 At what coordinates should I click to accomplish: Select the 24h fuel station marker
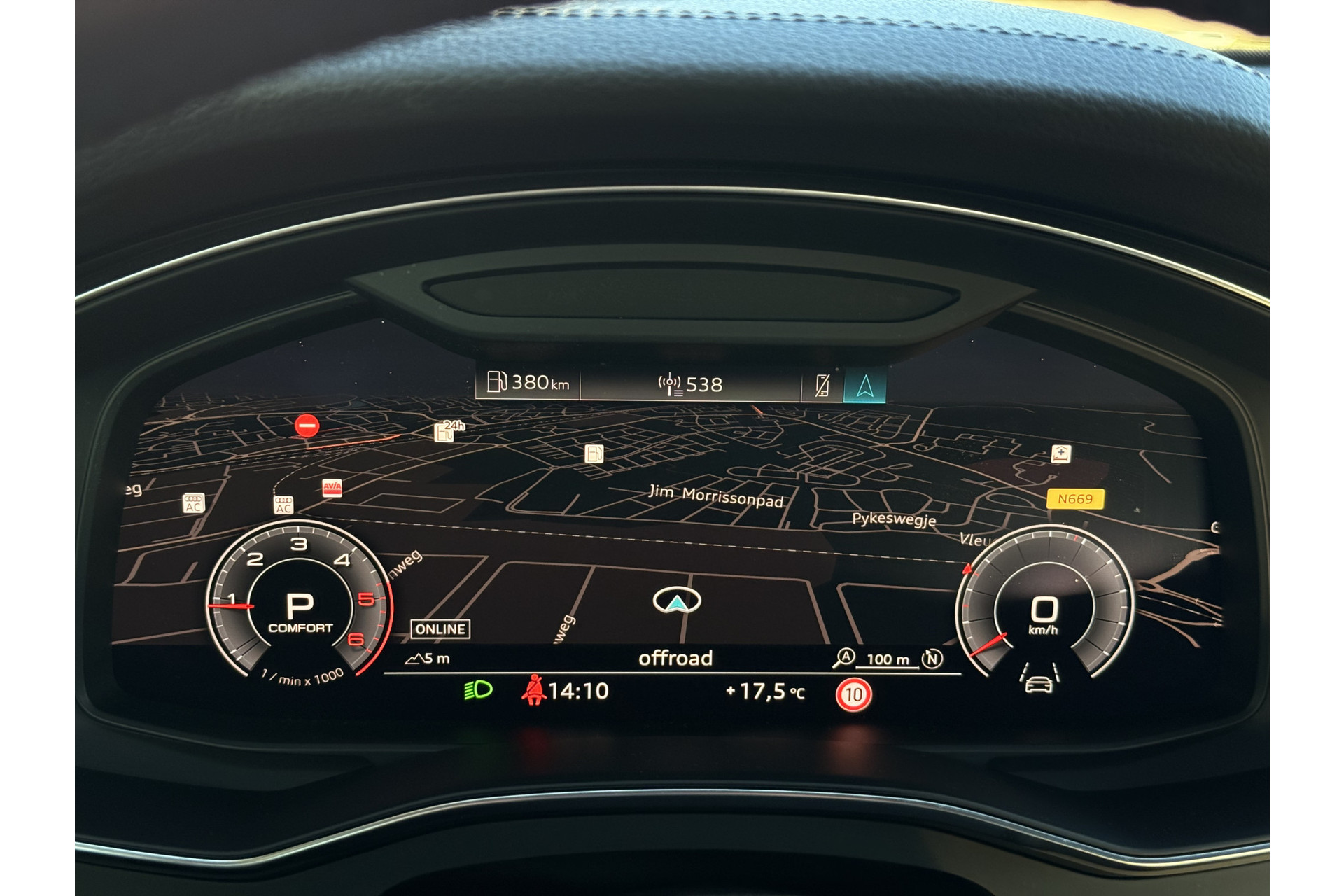[x=446, y=431]
